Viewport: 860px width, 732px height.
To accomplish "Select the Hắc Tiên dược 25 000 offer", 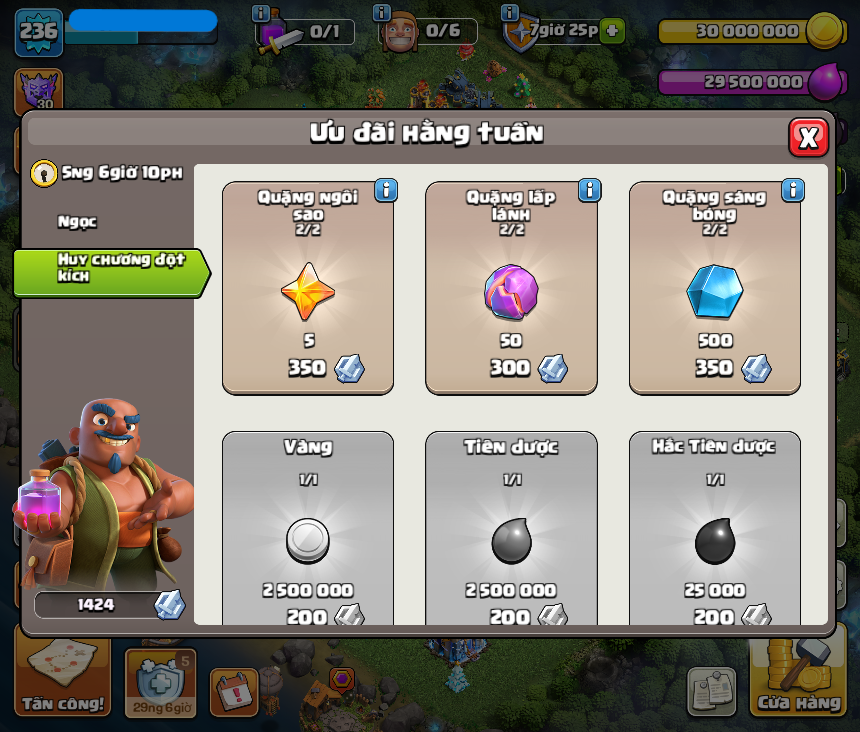I will point(714,530).
